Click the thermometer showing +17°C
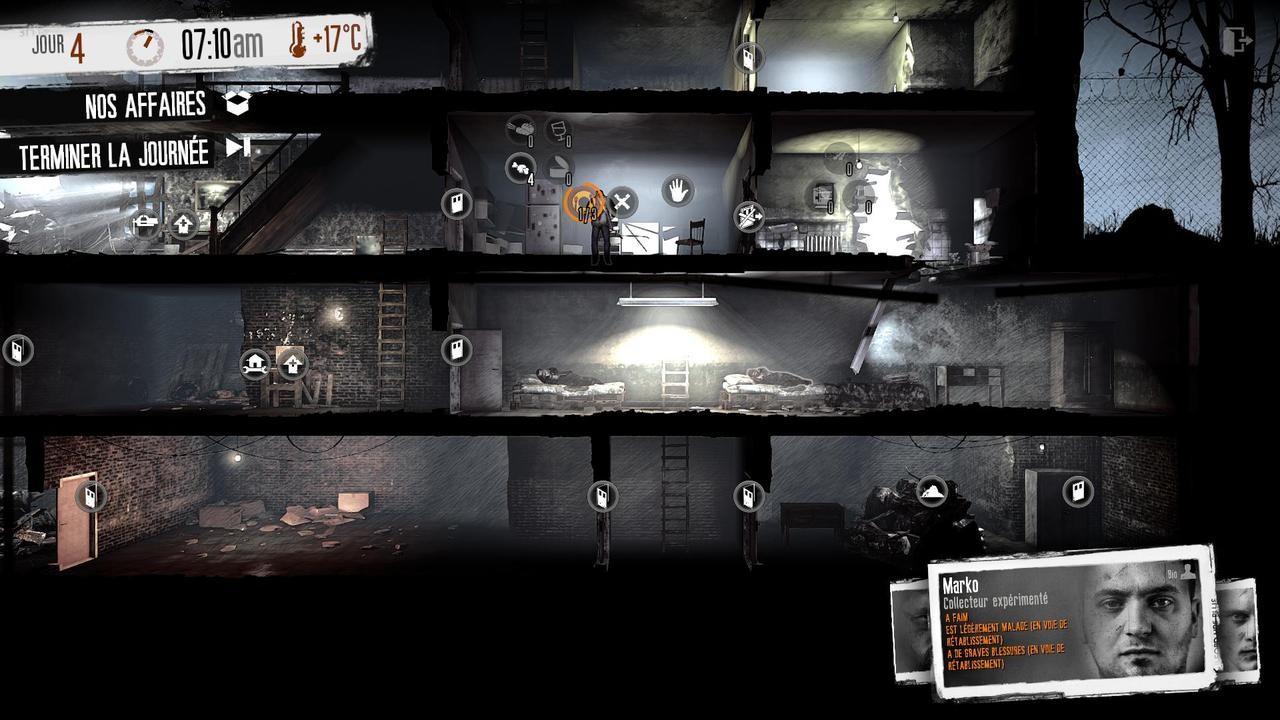The height and width of the screenshot is (720, 1280). coord(320,38)
